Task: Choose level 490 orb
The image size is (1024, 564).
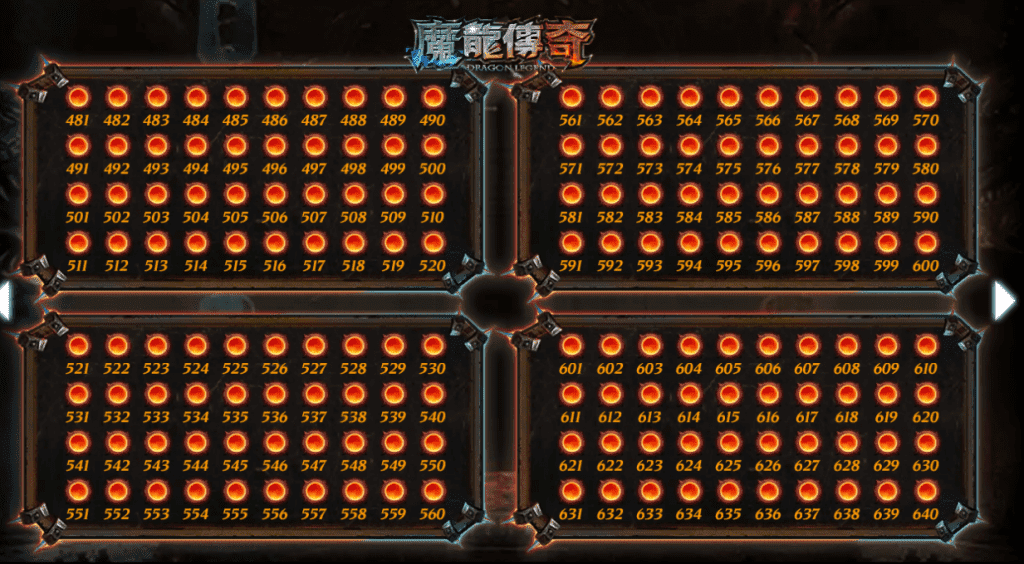Action: click(x=433, y=98)
